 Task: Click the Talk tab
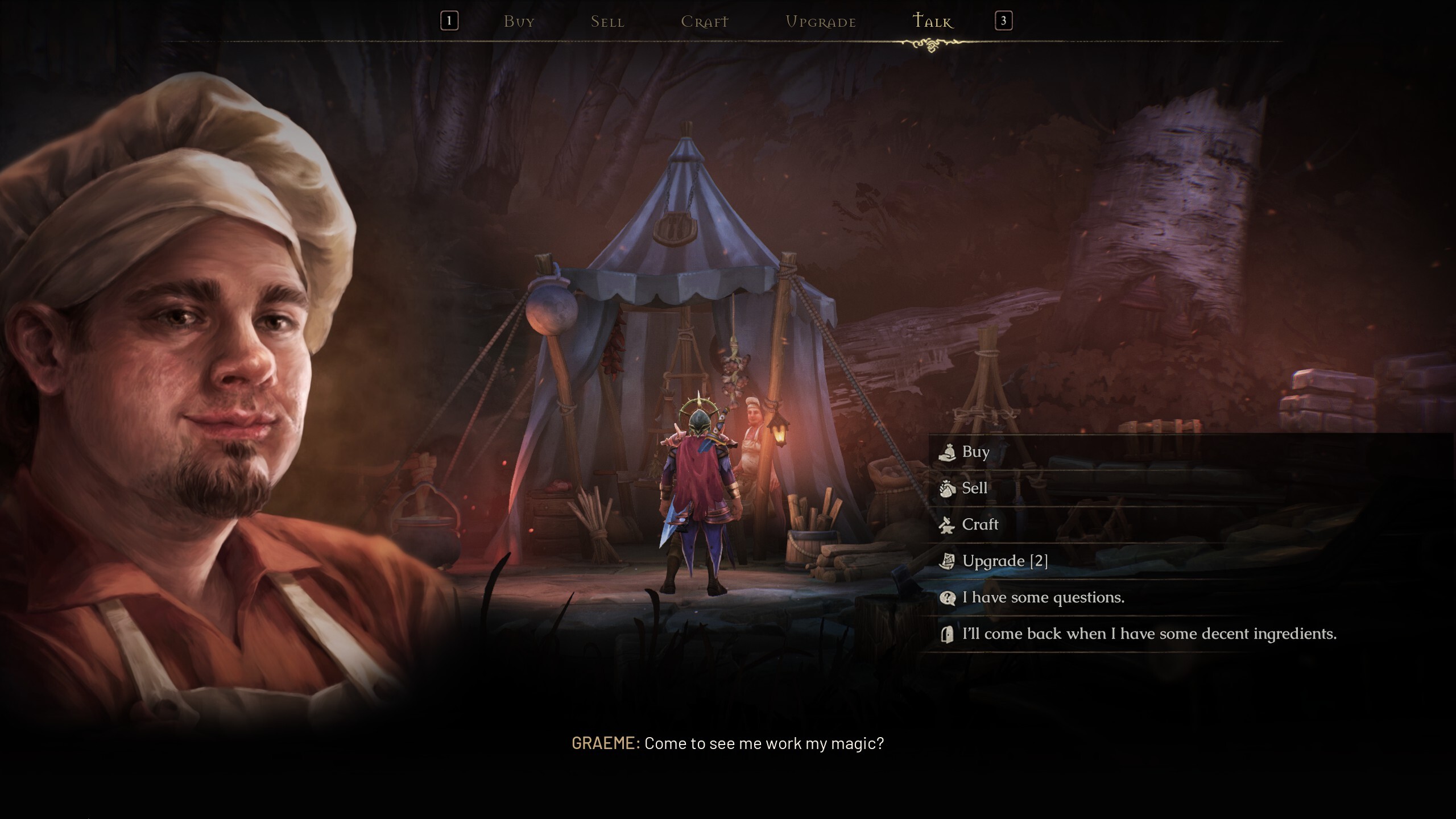[932, 22]
